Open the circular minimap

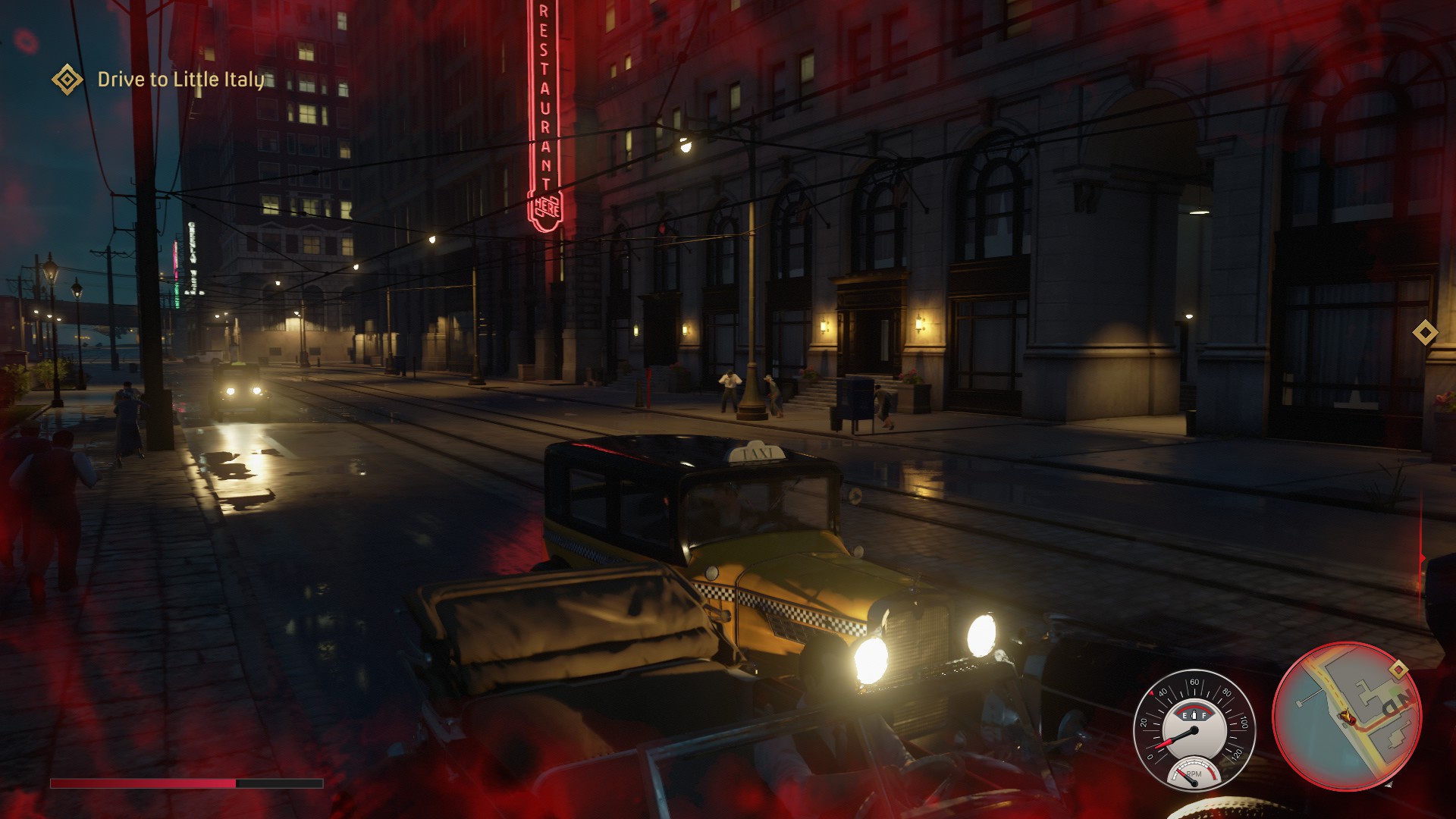[1346, 716]
